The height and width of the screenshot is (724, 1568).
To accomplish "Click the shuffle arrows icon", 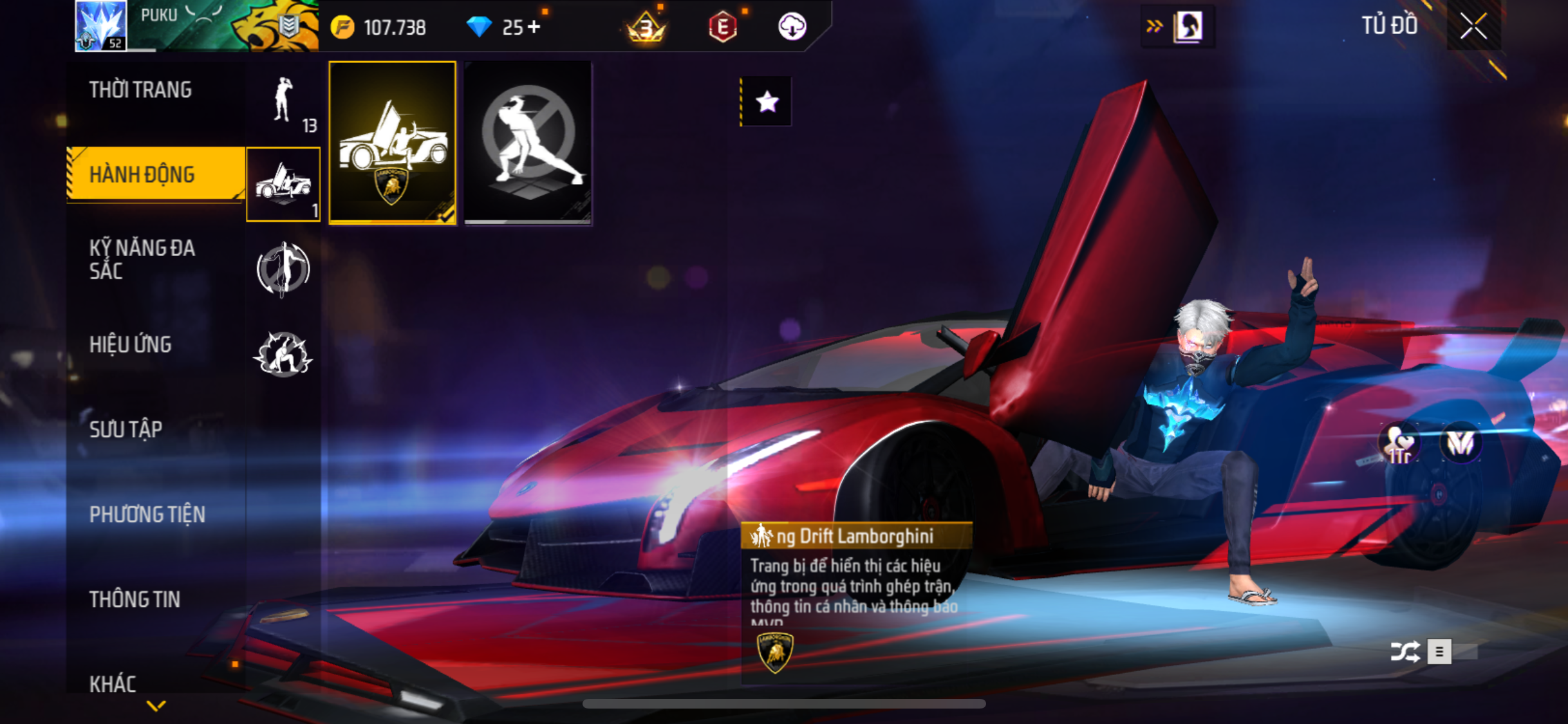I will click(1404, 652).
